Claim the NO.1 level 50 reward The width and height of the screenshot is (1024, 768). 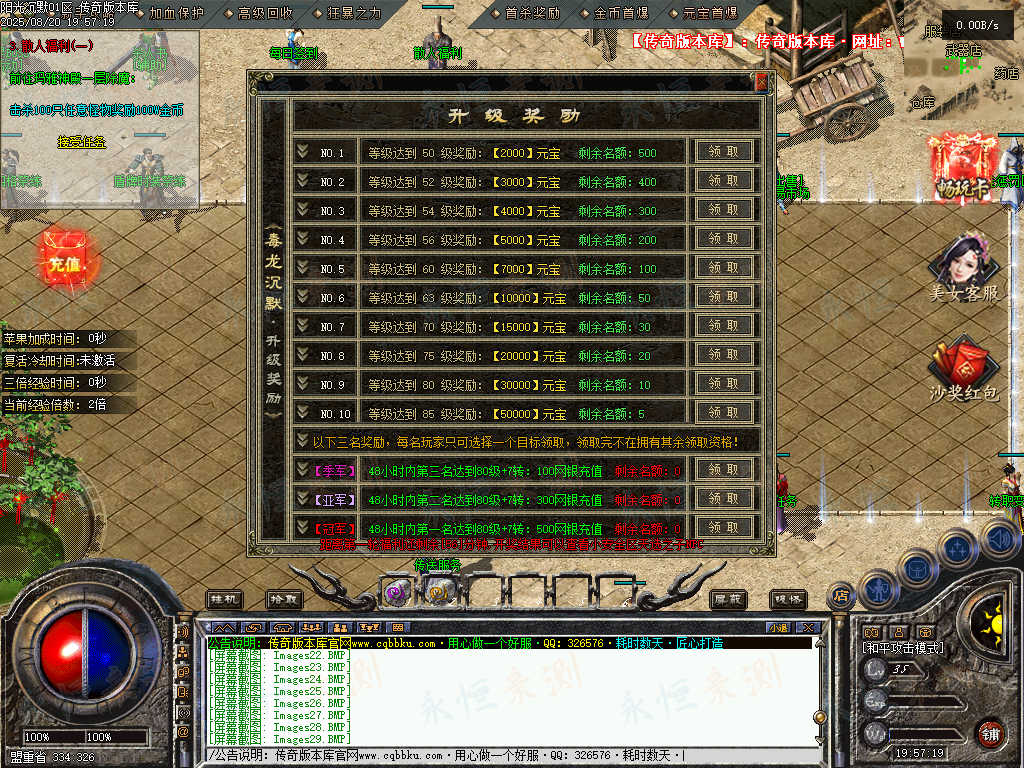pos(724,152)
